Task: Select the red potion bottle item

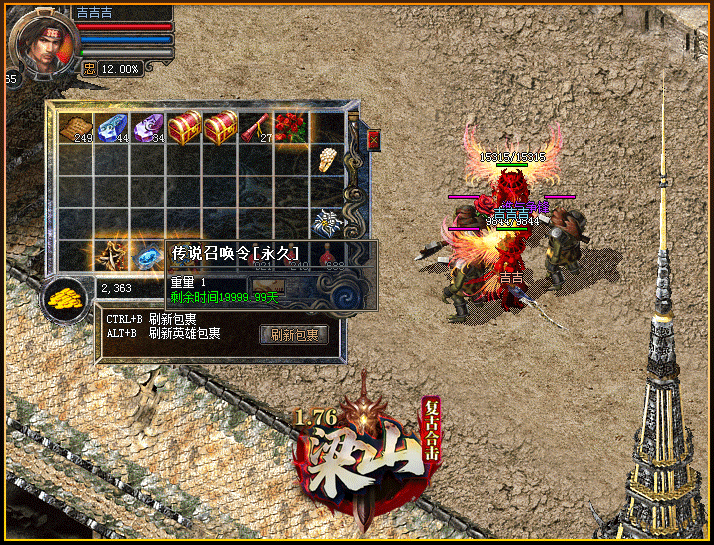Action: coord(327,256)
